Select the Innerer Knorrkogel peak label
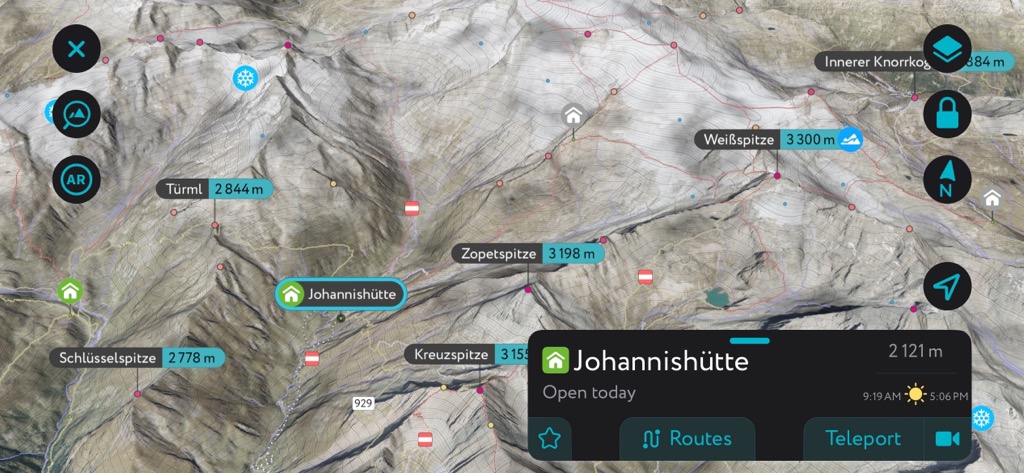1024x473 pixels. (x=876, y=62)
